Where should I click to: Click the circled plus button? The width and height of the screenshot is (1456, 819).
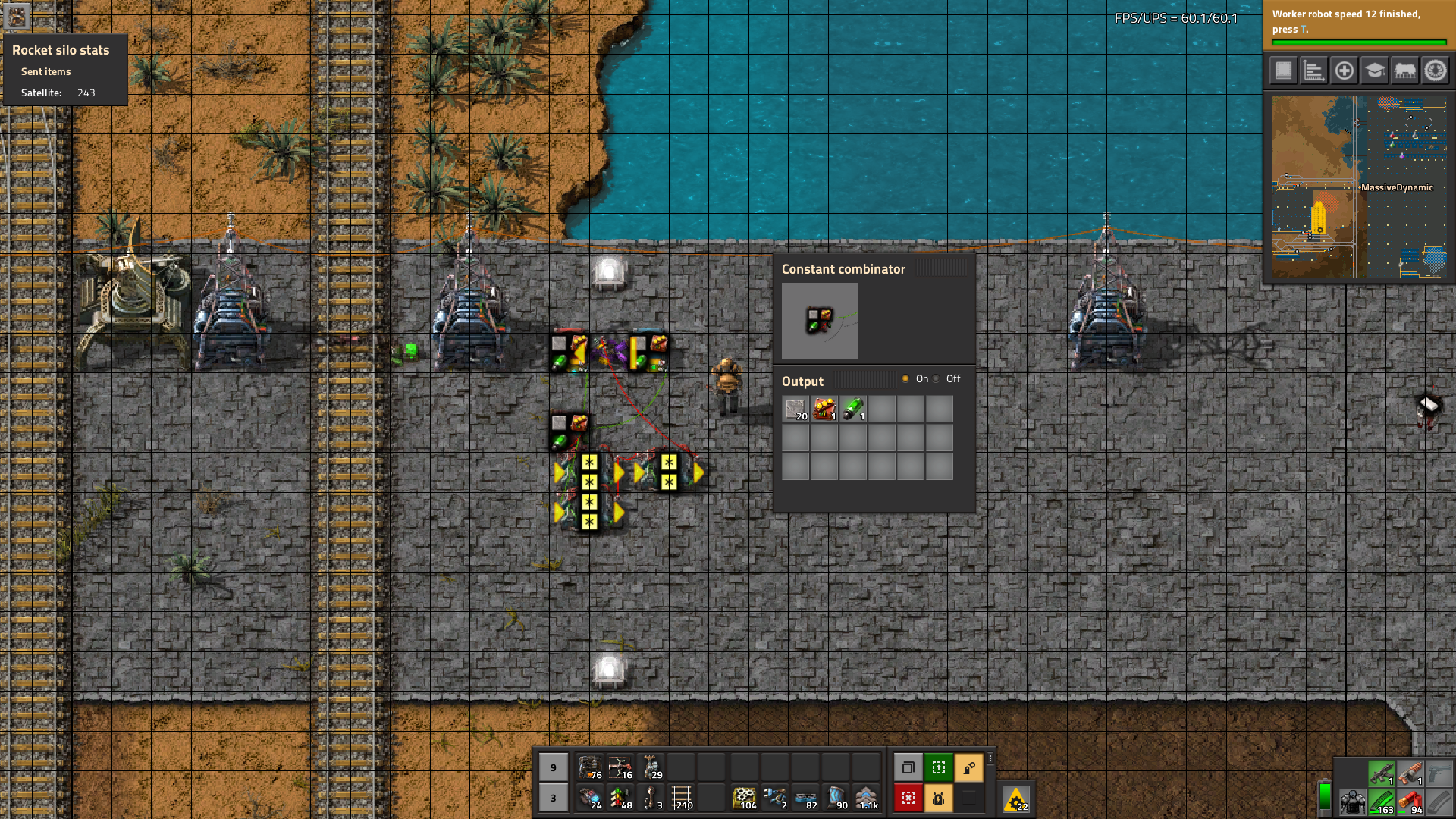1344,71
